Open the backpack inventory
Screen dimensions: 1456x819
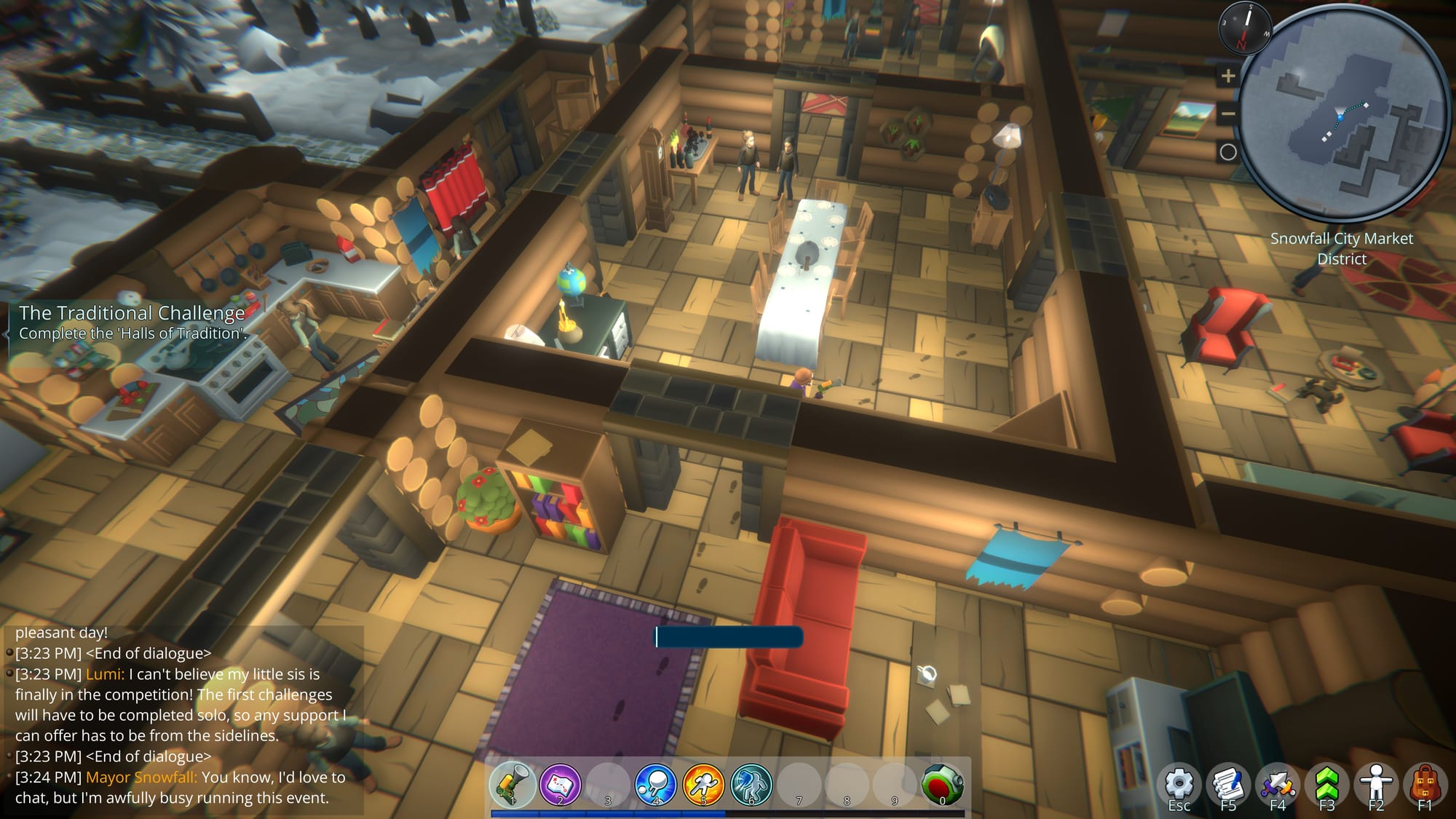pyautogui.click(x=1425, y=785)
